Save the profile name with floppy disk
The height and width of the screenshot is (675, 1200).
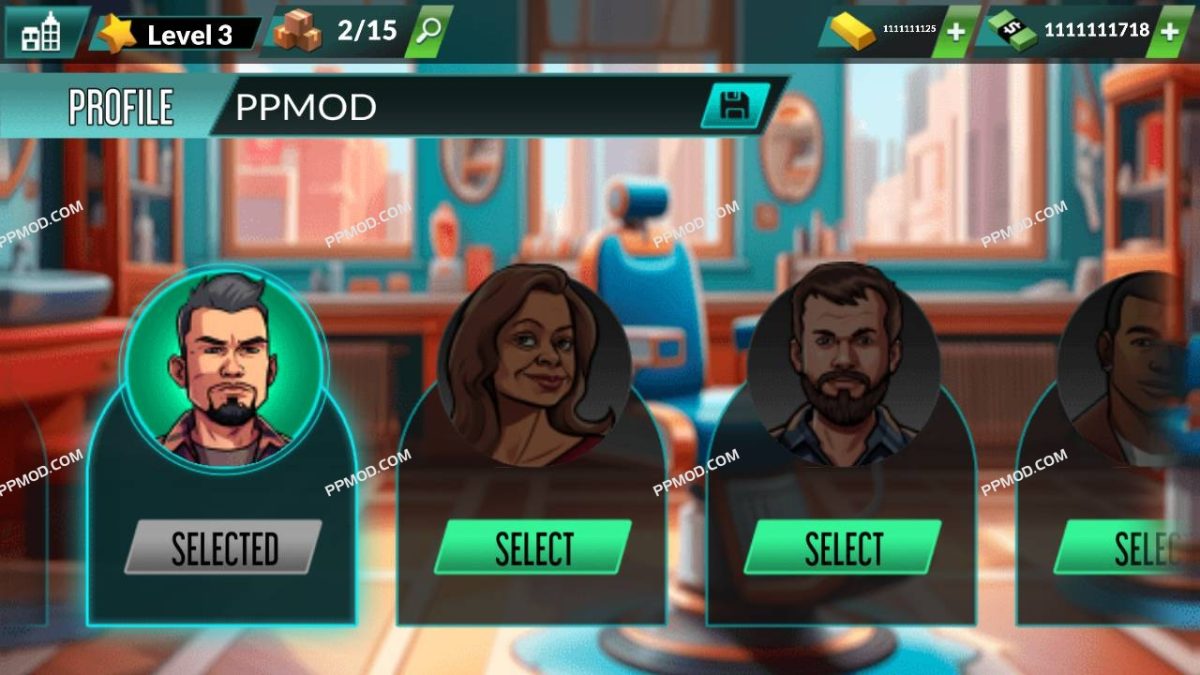734,106
